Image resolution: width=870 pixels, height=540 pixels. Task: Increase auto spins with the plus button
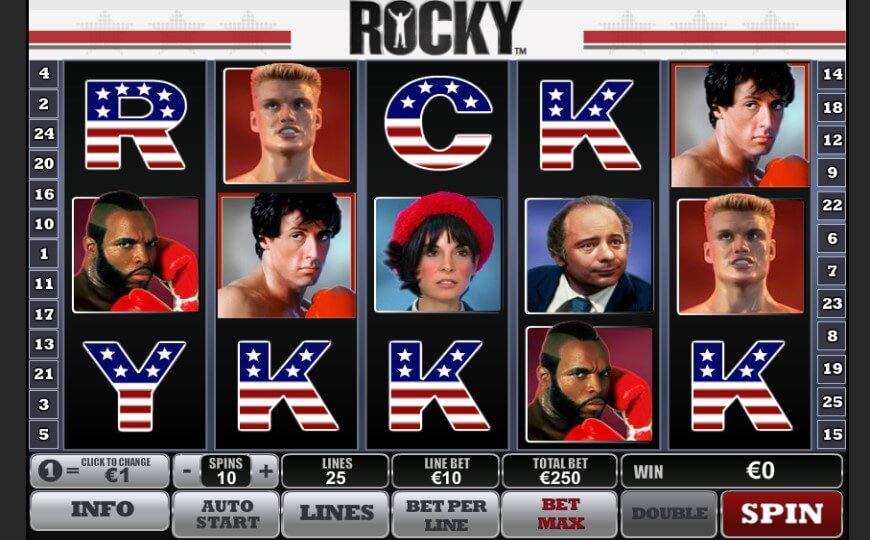(266, 470)
